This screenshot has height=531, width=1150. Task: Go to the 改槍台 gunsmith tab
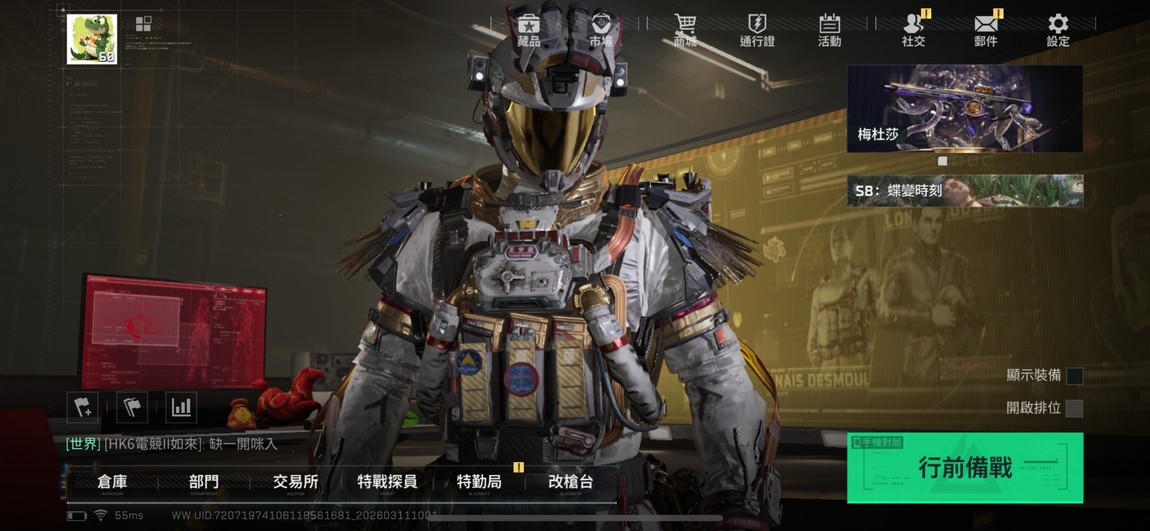point(570,482)
